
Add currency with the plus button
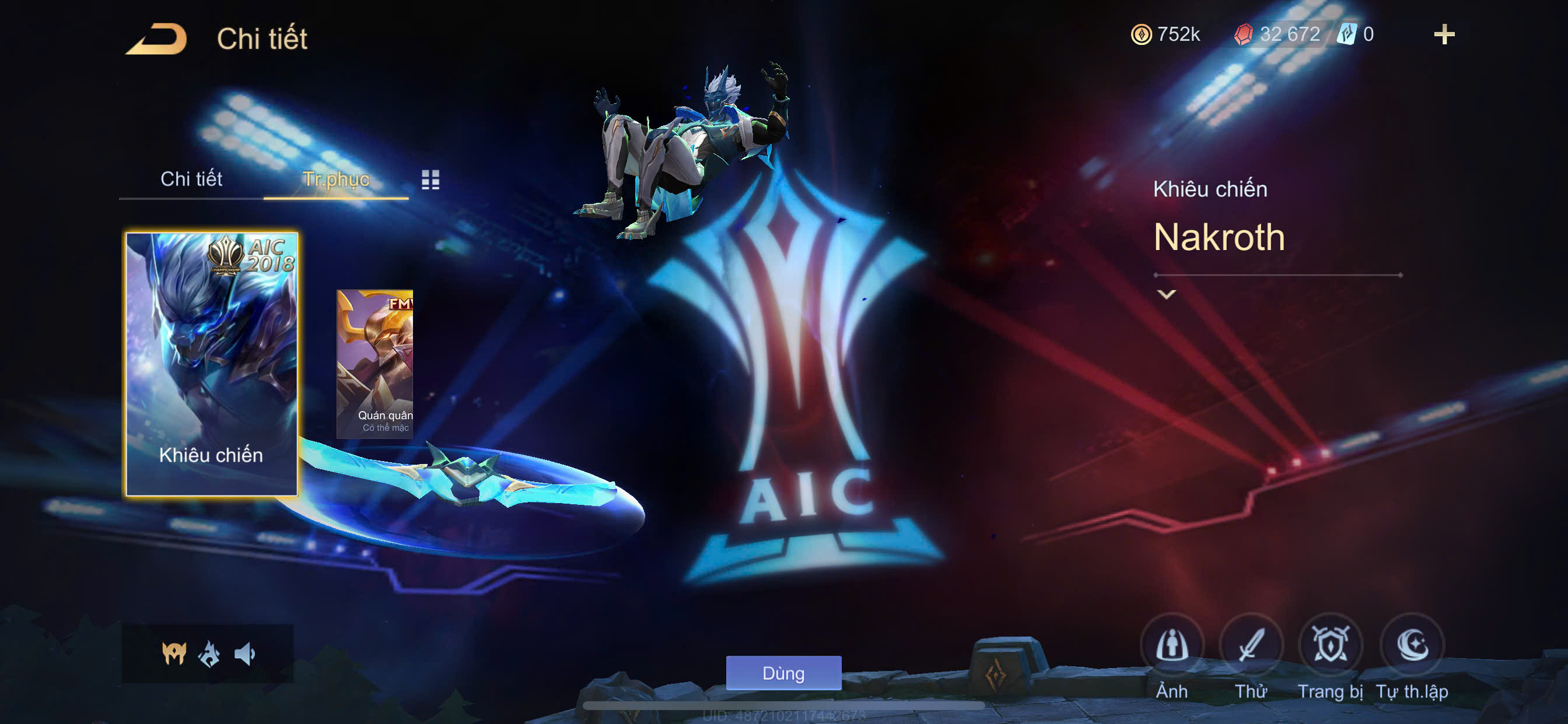tap(1444, 34)
